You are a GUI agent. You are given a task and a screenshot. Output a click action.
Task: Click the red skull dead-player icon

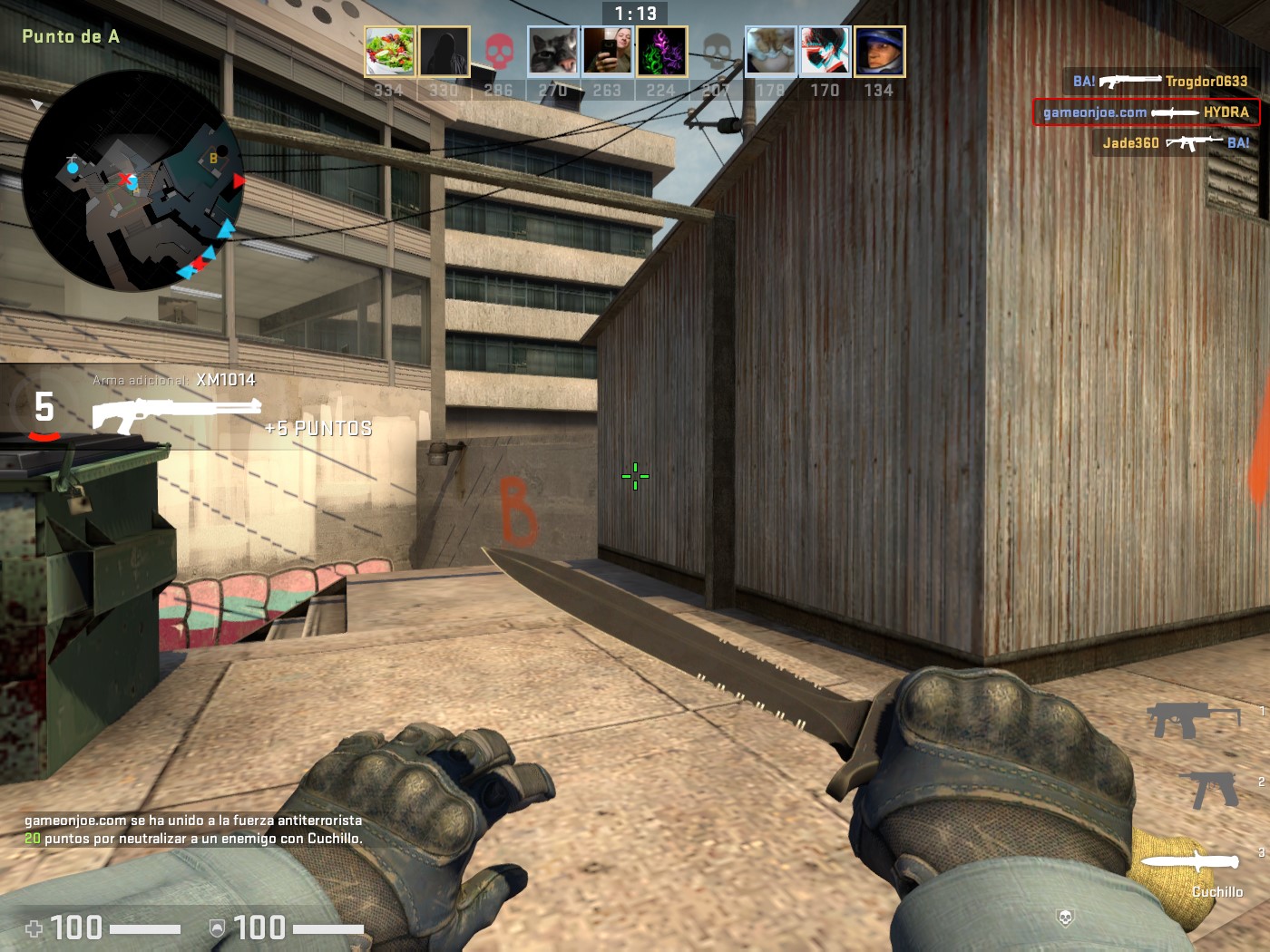[x=499, y=52]
